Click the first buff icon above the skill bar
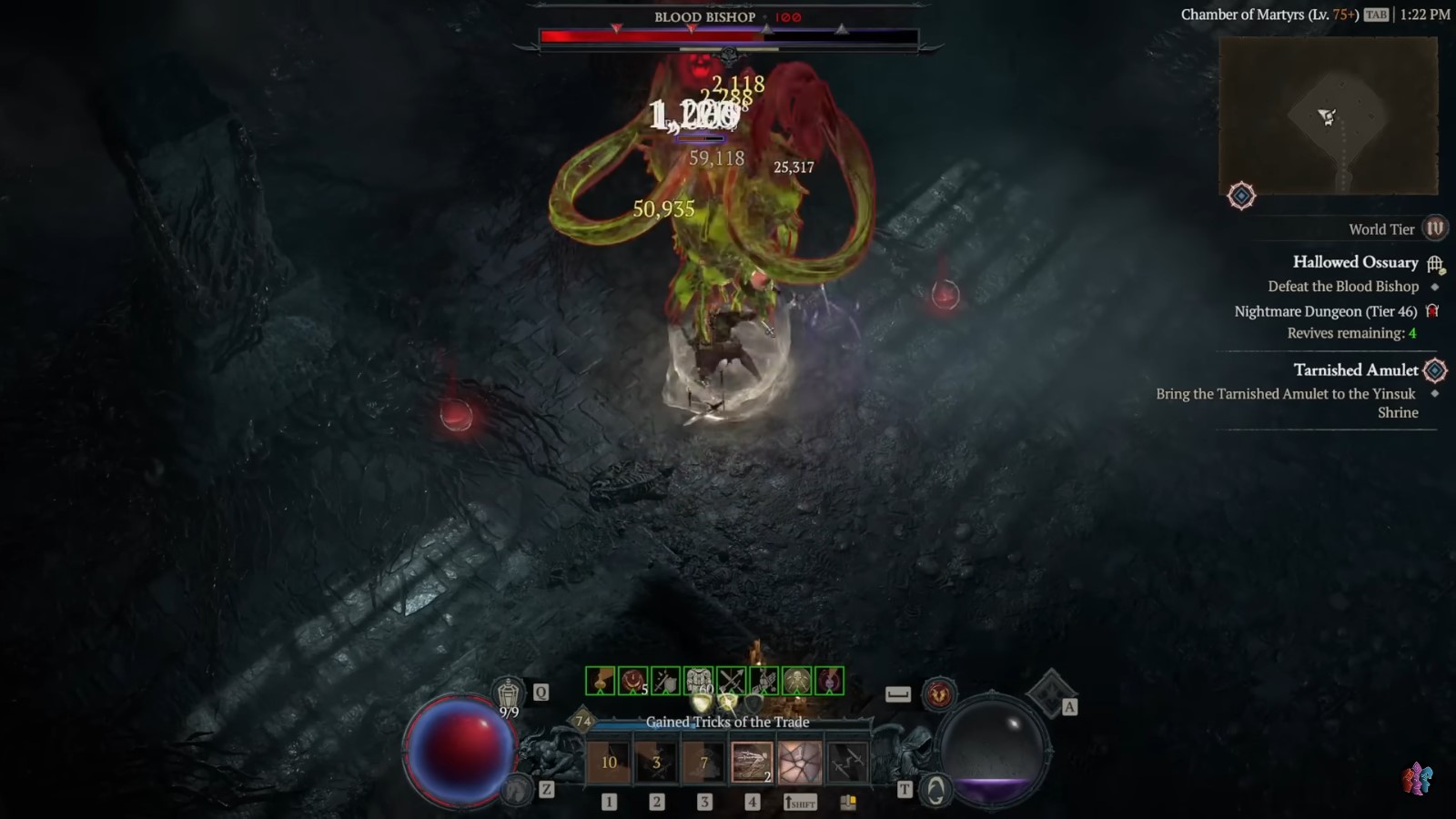The width and height of the screenshot is (1456, 819). [600, 680]
